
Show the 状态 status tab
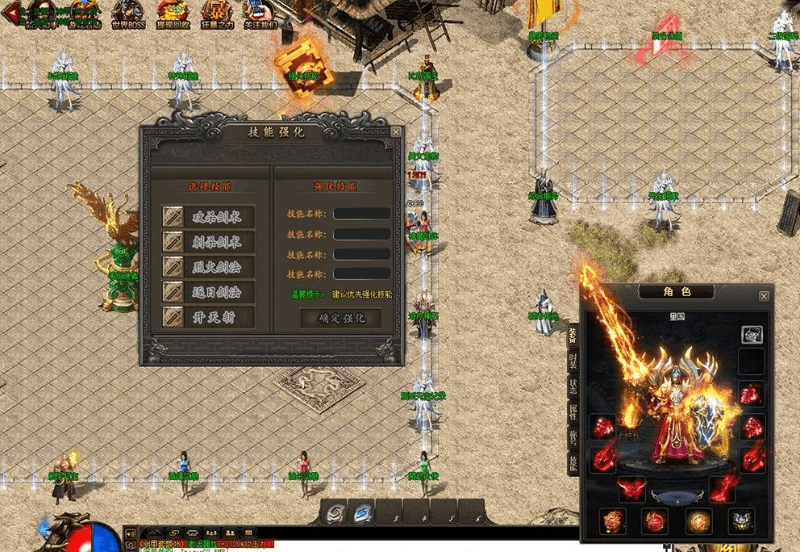pyautogui.click(x=573, y=387)
